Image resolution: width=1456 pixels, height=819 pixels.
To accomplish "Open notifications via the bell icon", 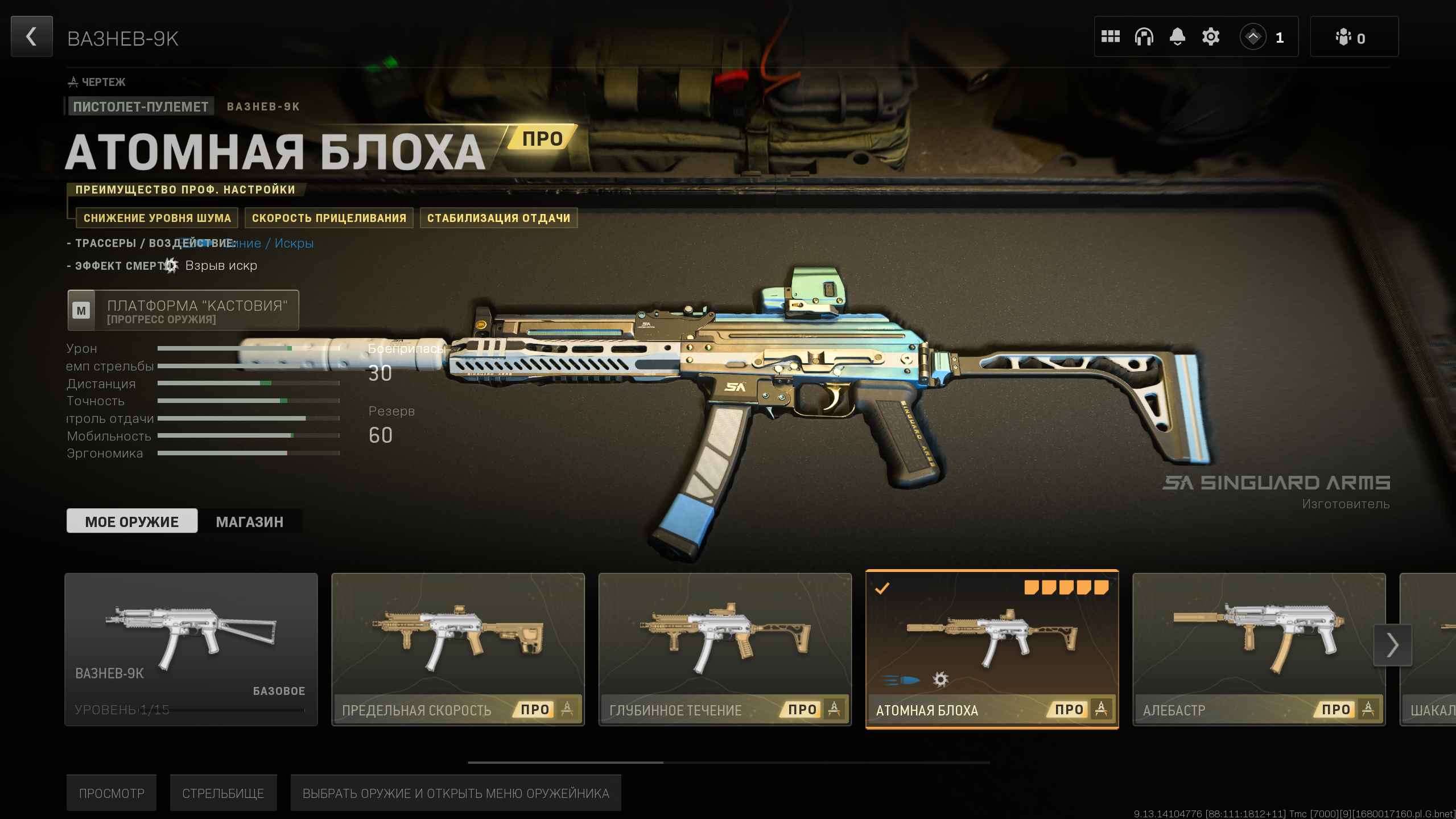I will click(1177, 36).
